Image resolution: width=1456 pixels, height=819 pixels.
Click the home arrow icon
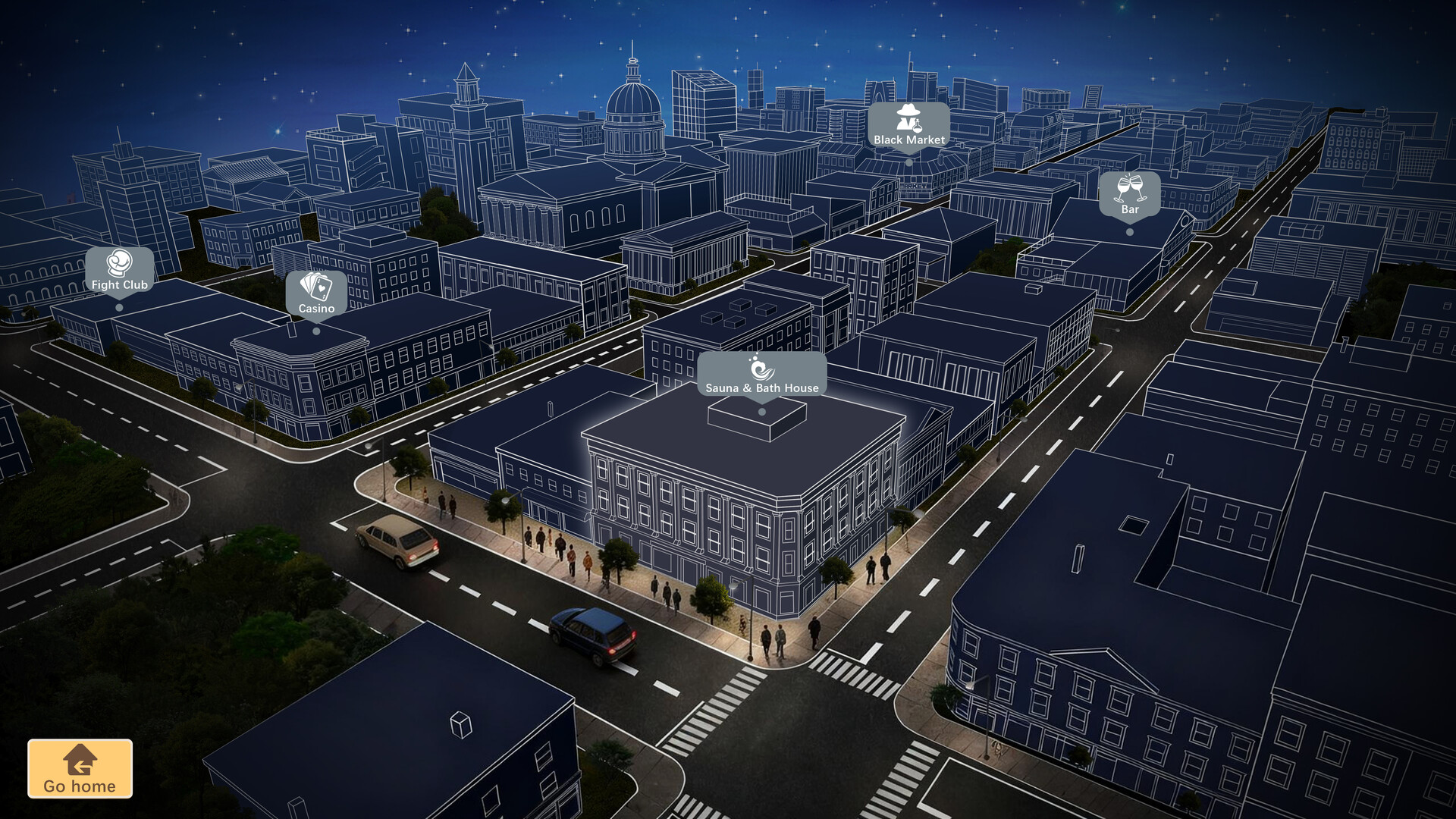80,760
